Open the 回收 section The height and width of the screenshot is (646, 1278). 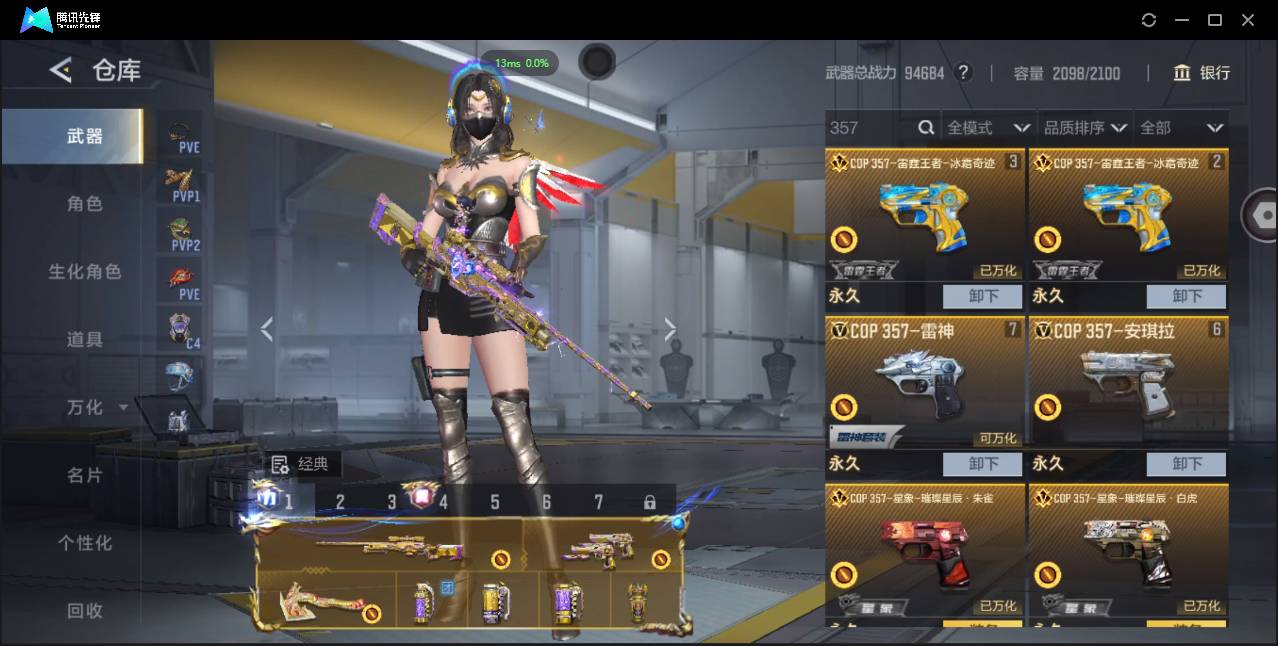pos(84,610)
